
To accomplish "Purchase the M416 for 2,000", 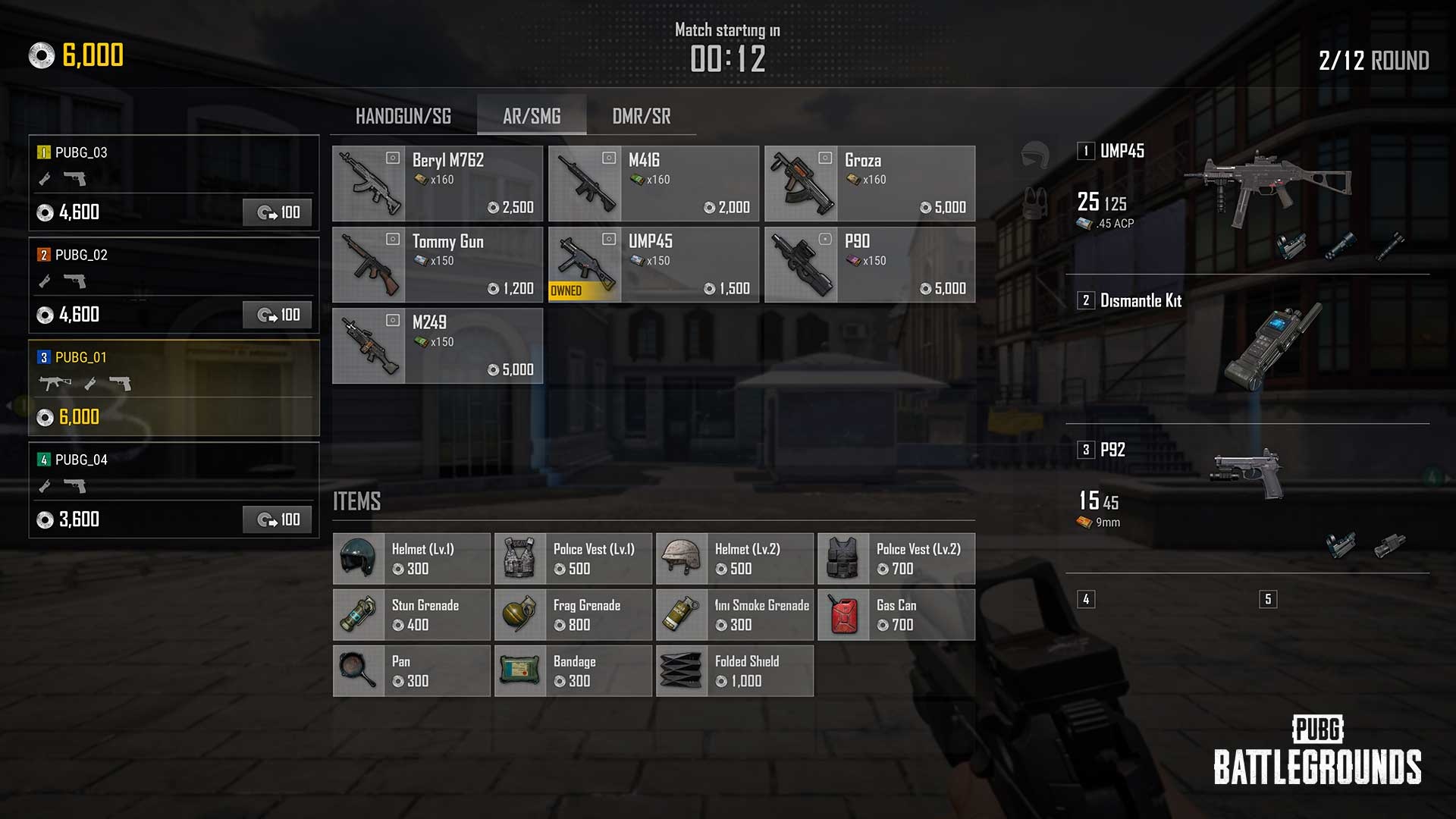I will click(654, 184).
